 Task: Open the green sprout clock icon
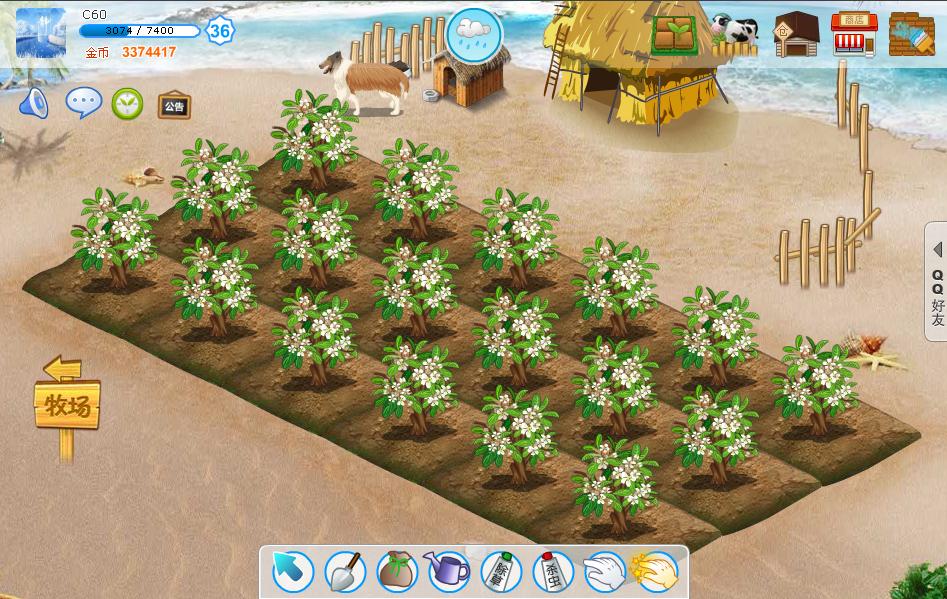[127, 103]
